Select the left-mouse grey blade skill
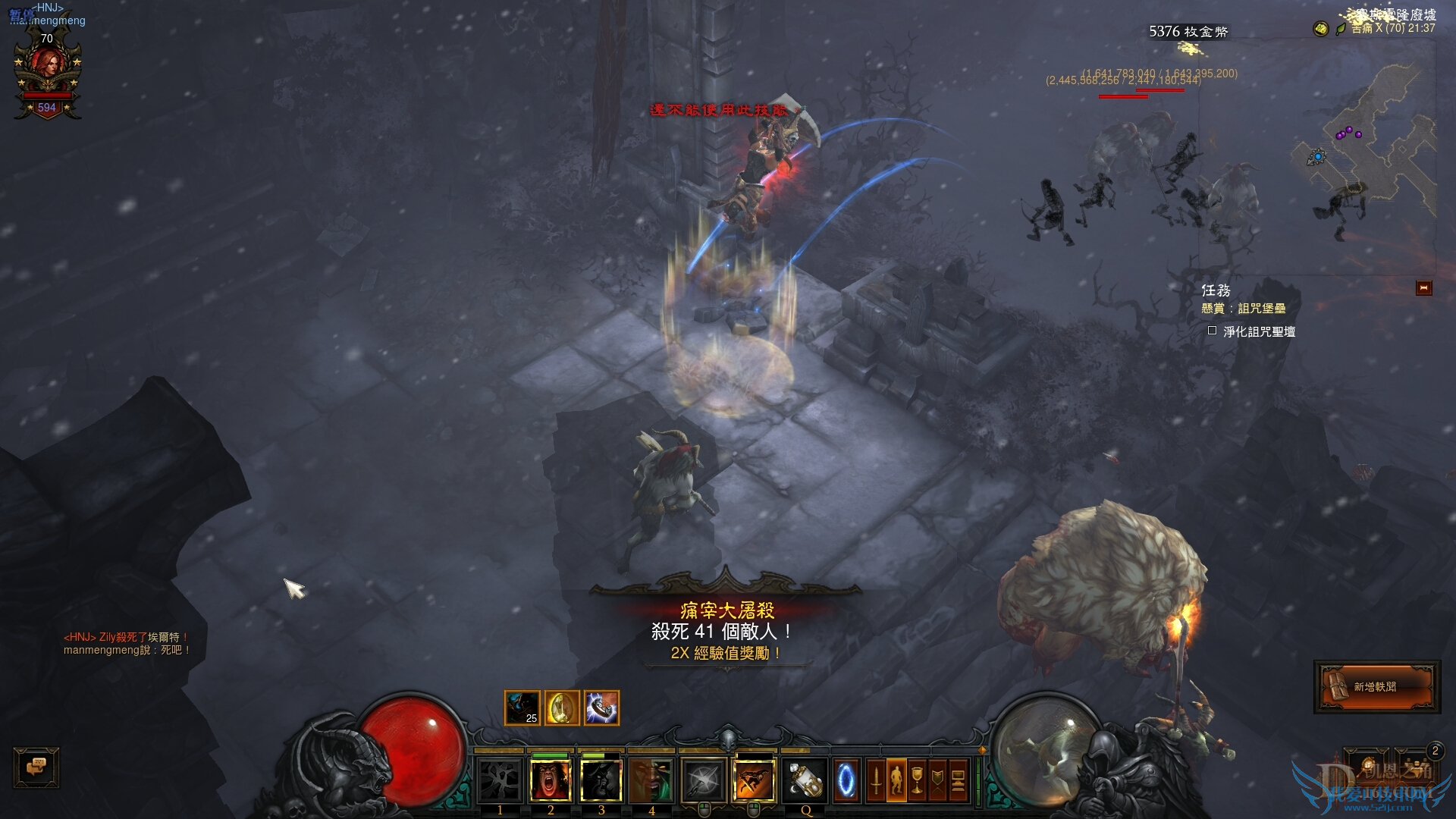The image size is (1456, 819). click(x=704, y=780)
